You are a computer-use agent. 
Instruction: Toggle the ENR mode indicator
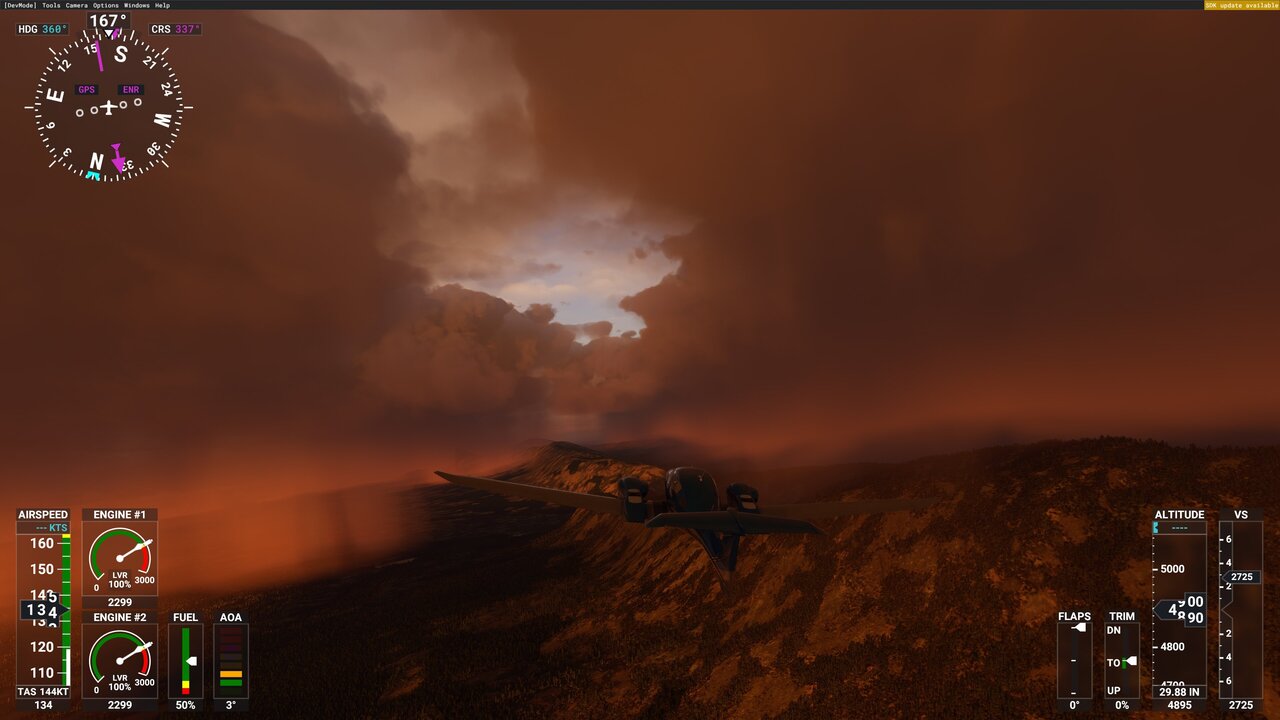130,89
